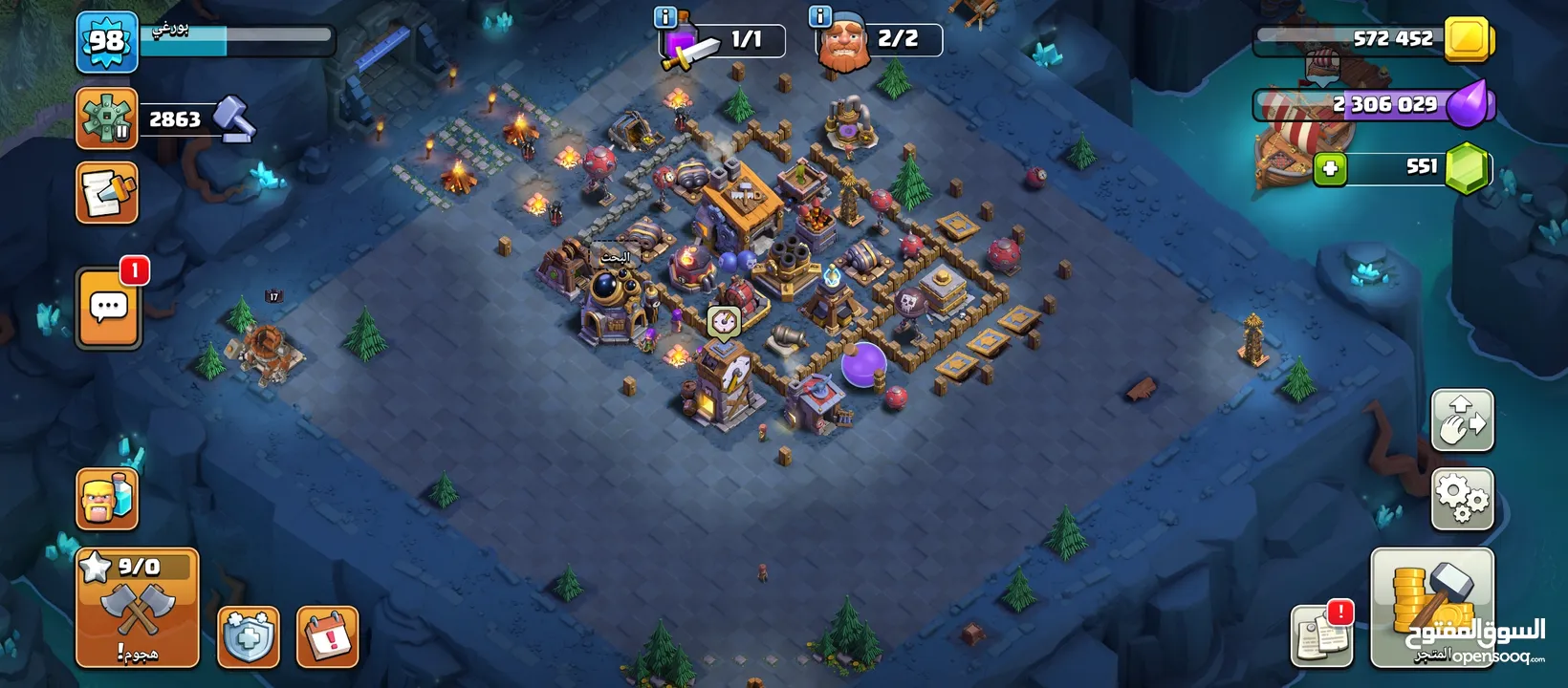Open the events calendar
Viewport: 1568px width, 688px height.
pyautogui.click(x=328, y=635)
